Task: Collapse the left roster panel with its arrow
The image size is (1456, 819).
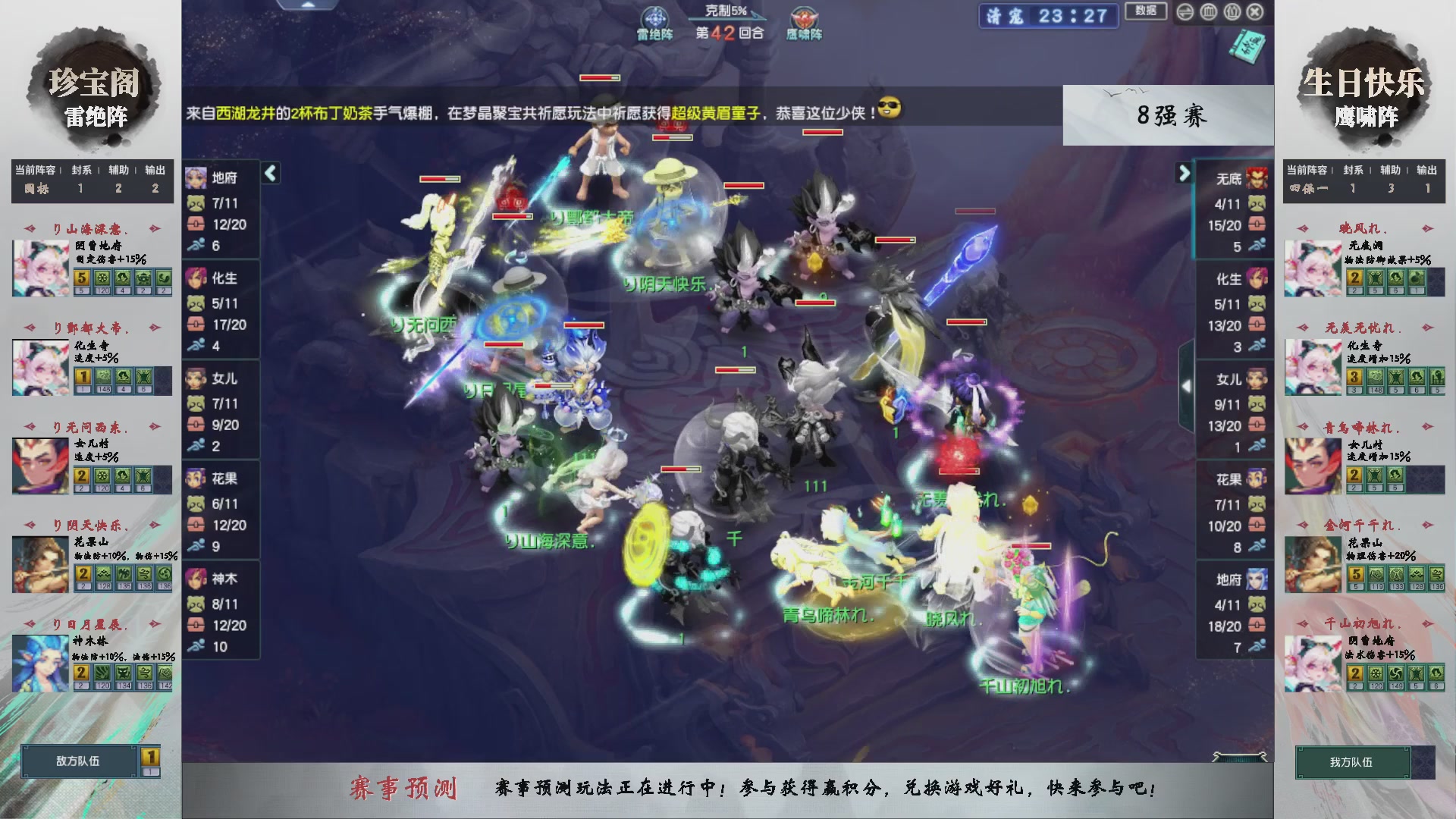Action: point(269,173)
